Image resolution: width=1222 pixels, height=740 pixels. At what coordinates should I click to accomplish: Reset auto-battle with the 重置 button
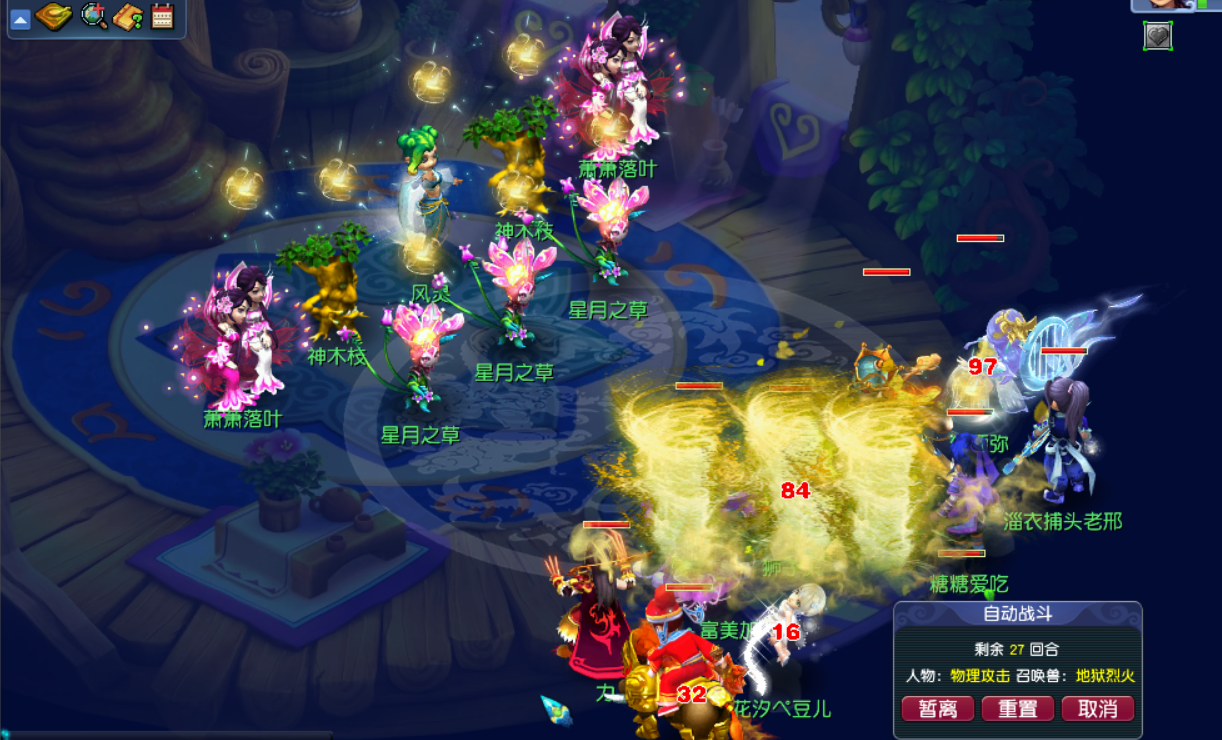click(1017, 709)
